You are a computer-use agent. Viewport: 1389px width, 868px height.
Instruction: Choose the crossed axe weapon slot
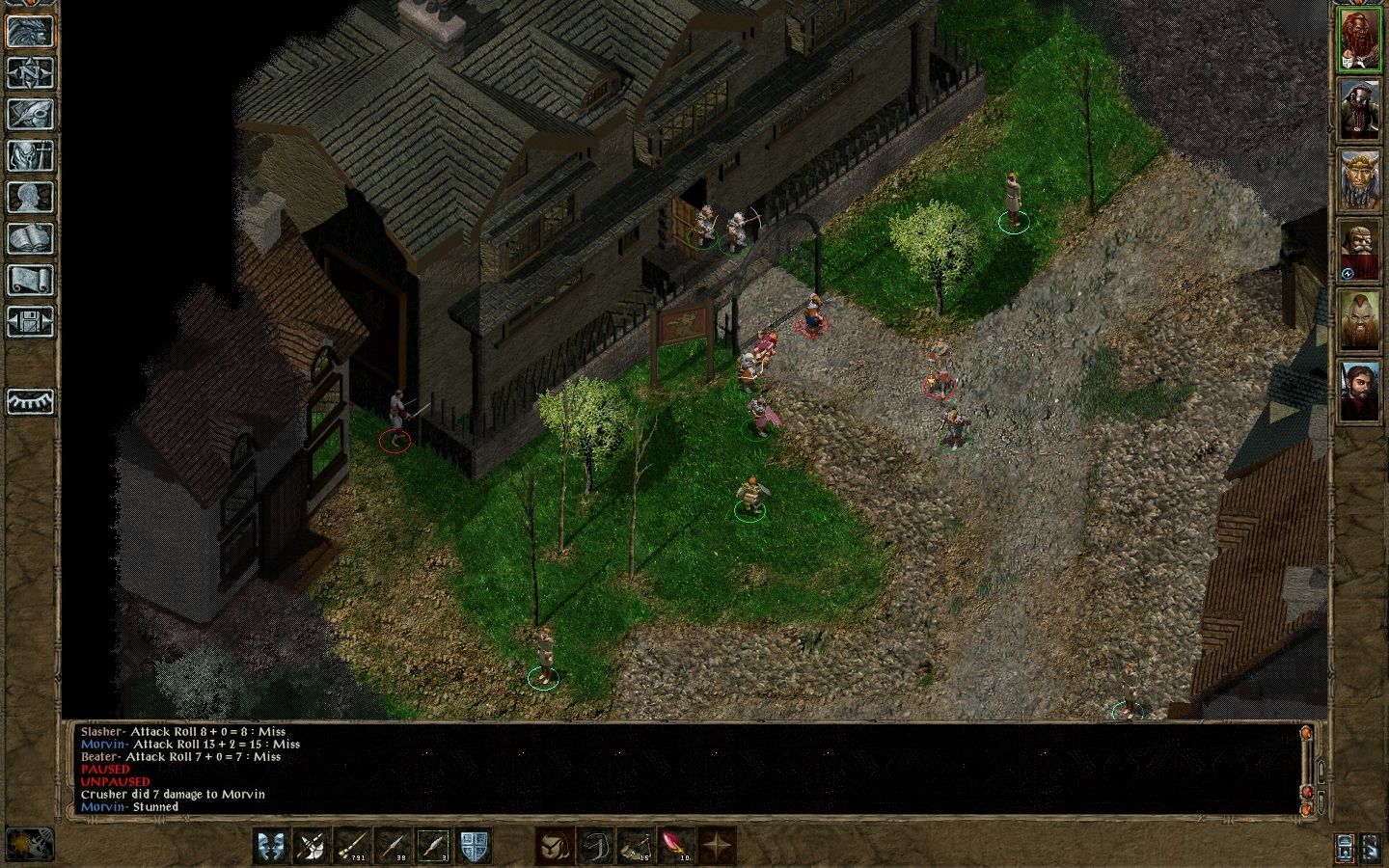pyautogui.click(x=313, y=846)
